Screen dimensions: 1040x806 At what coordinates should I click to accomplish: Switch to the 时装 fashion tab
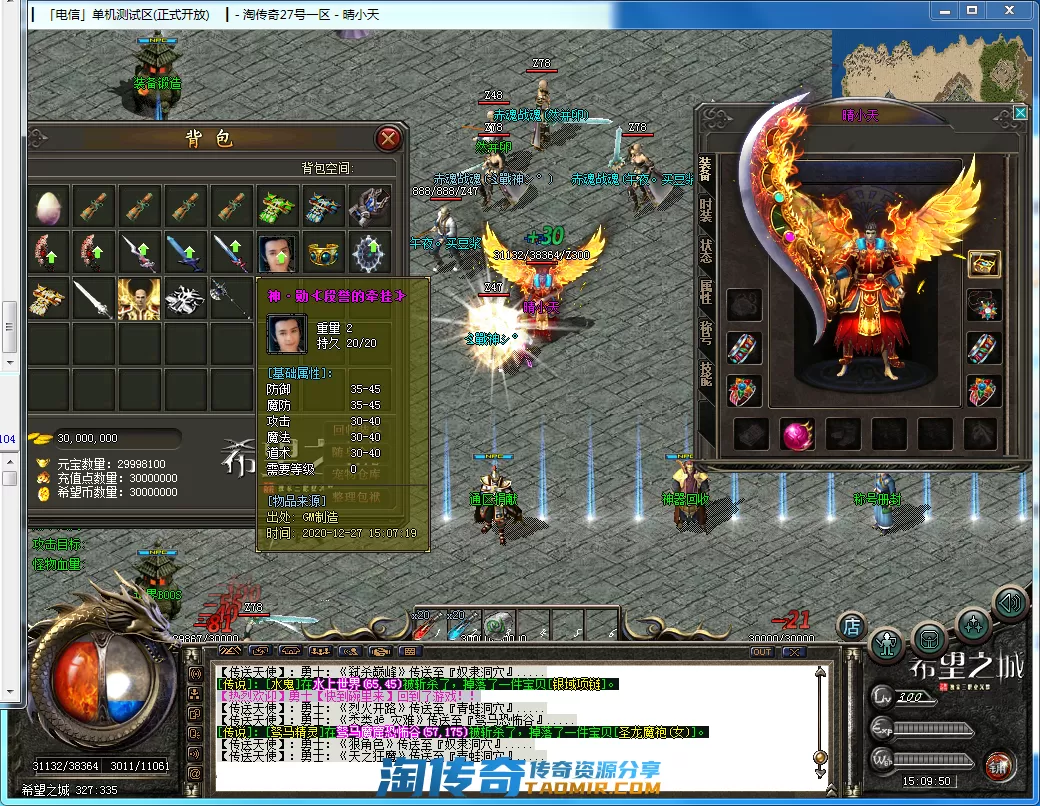coord(706,209)
